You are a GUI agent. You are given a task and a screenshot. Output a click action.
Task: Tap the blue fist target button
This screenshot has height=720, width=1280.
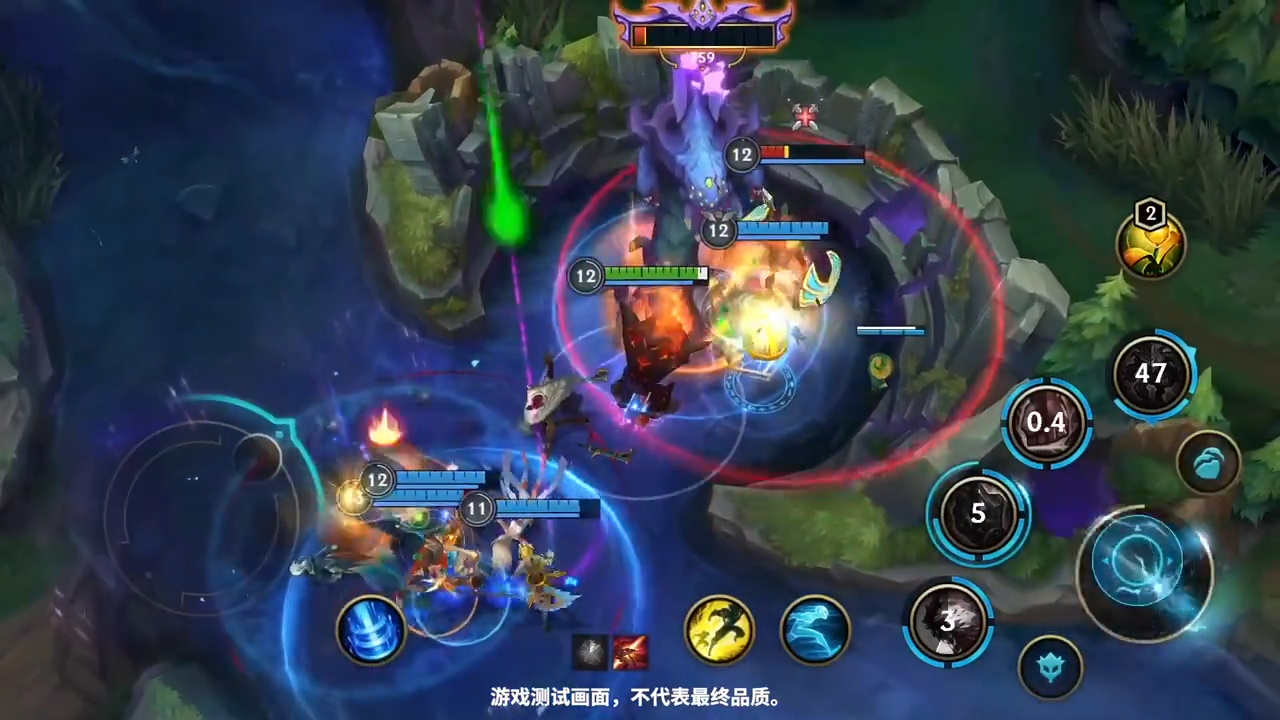[x=1208, y=462]
